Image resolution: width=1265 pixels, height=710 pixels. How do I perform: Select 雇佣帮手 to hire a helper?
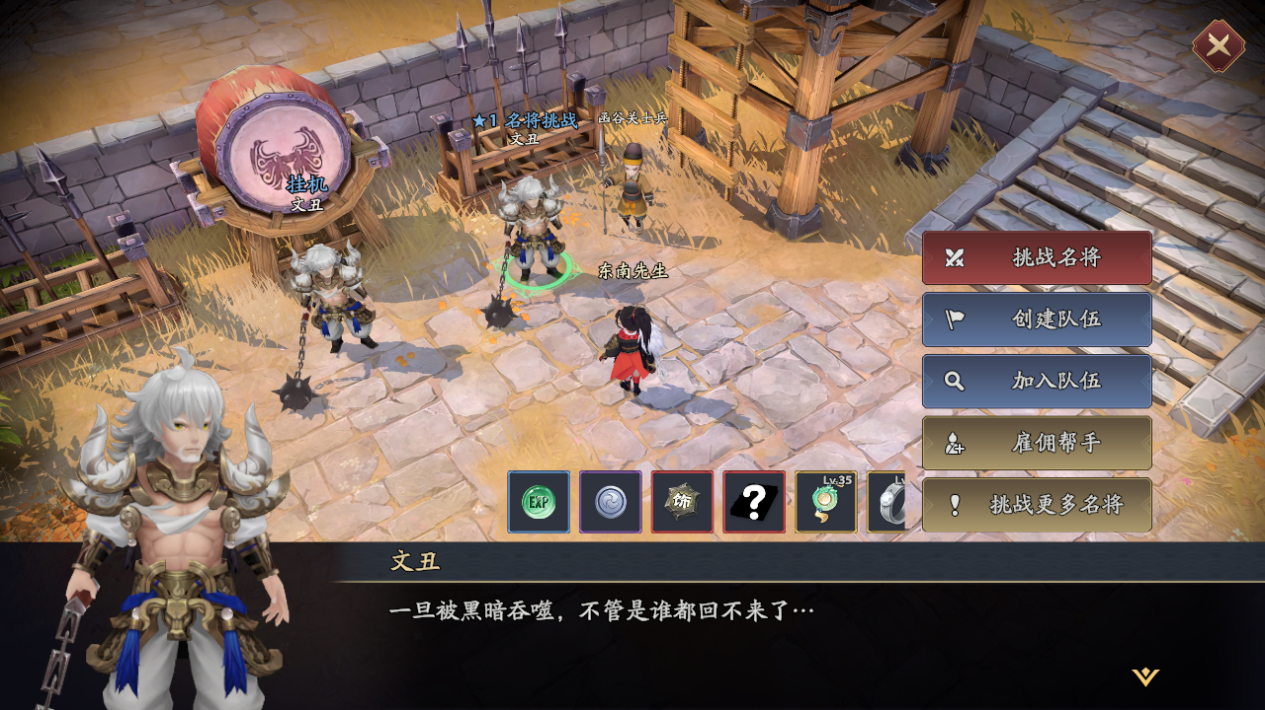[x=1036, y=443]
